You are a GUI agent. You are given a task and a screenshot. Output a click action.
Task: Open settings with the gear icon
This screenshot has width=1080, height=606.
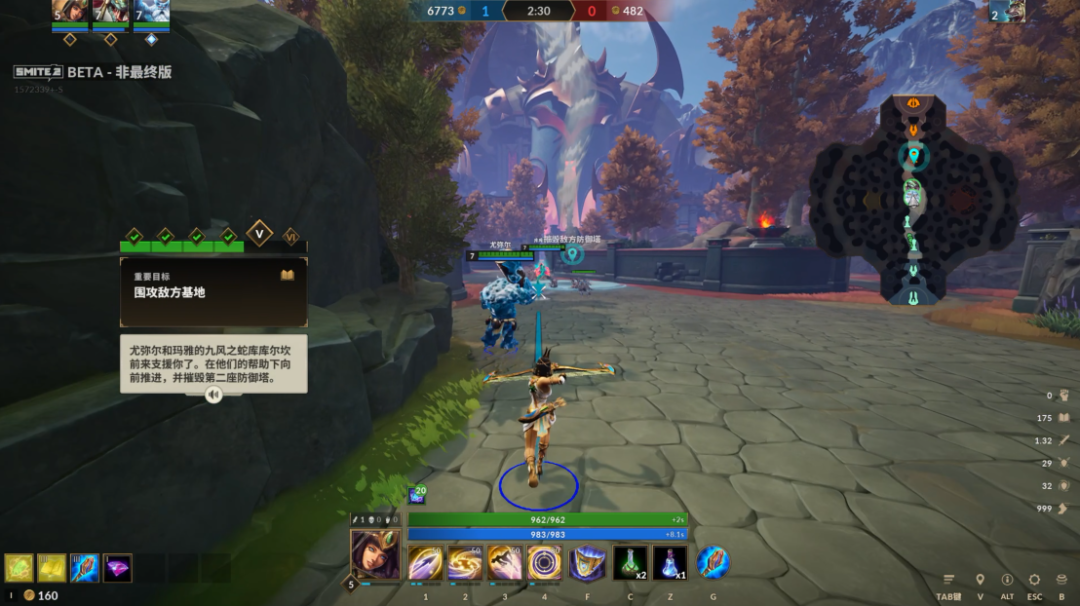tap(1034, 580)
